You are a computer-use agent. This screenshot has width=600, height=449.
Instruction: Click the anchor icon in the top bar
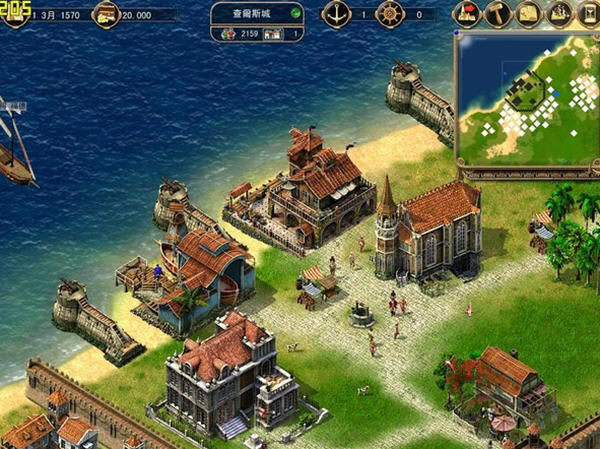337,14
